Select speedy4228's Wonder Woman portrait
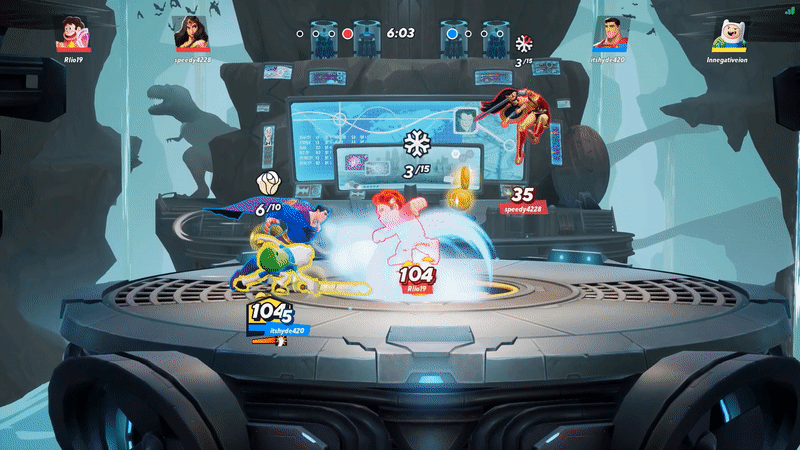This screenshot has width=800, height=450. pos(192,33)
